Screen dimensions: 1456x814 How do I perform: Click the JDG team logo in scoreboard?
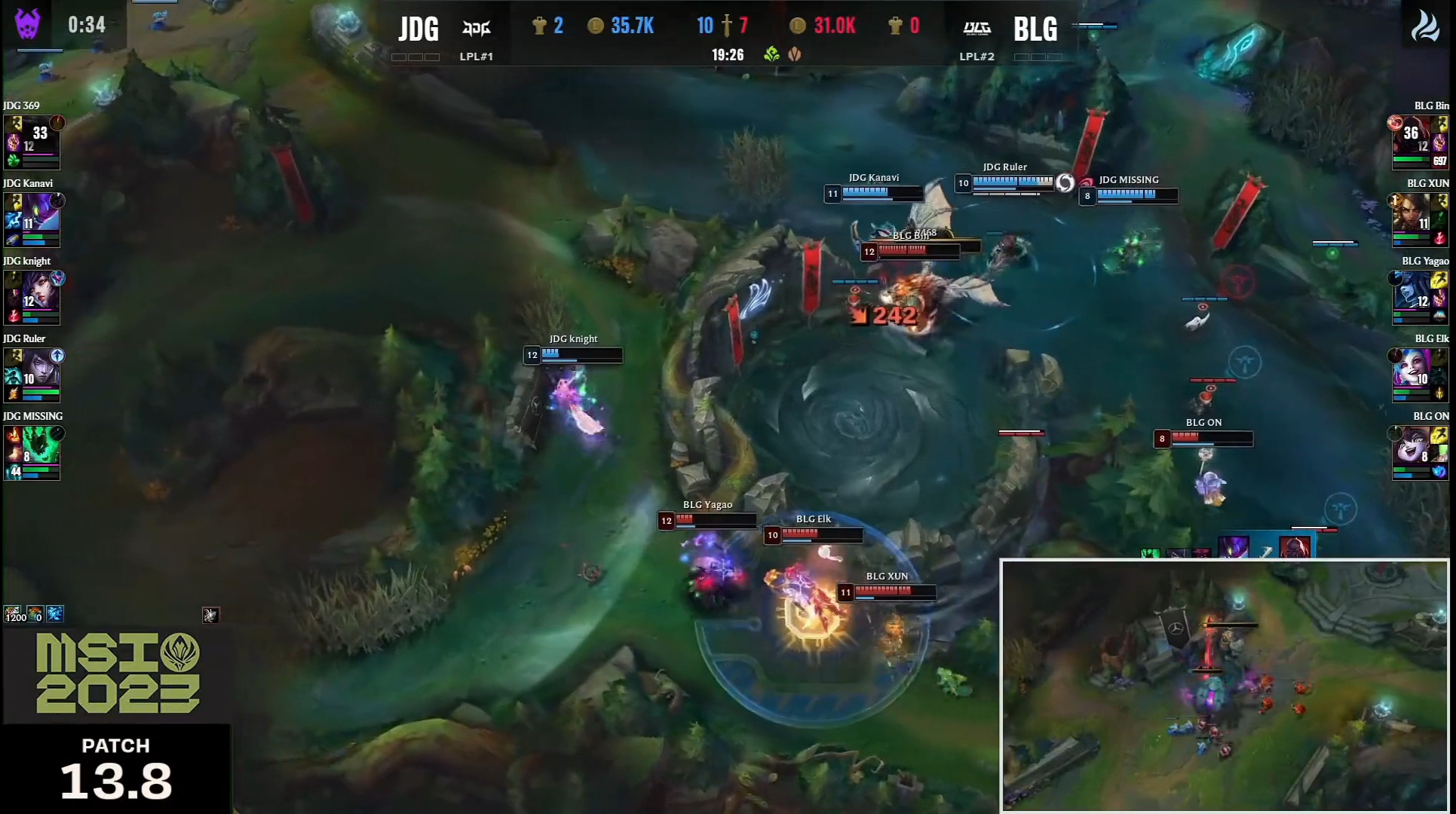point(476,29)
